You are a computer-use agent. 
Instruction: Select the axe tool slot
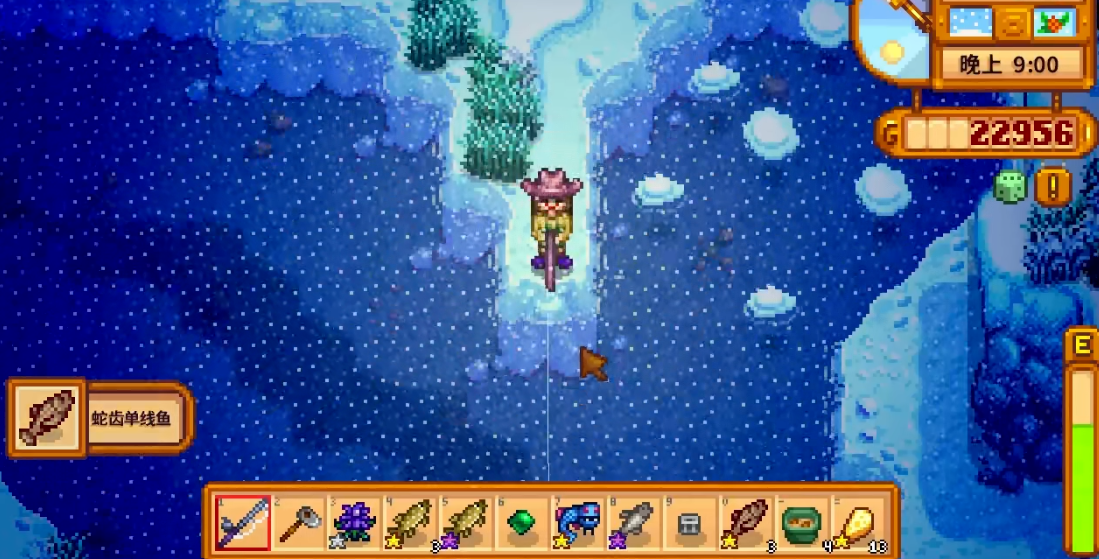[298, 522]
